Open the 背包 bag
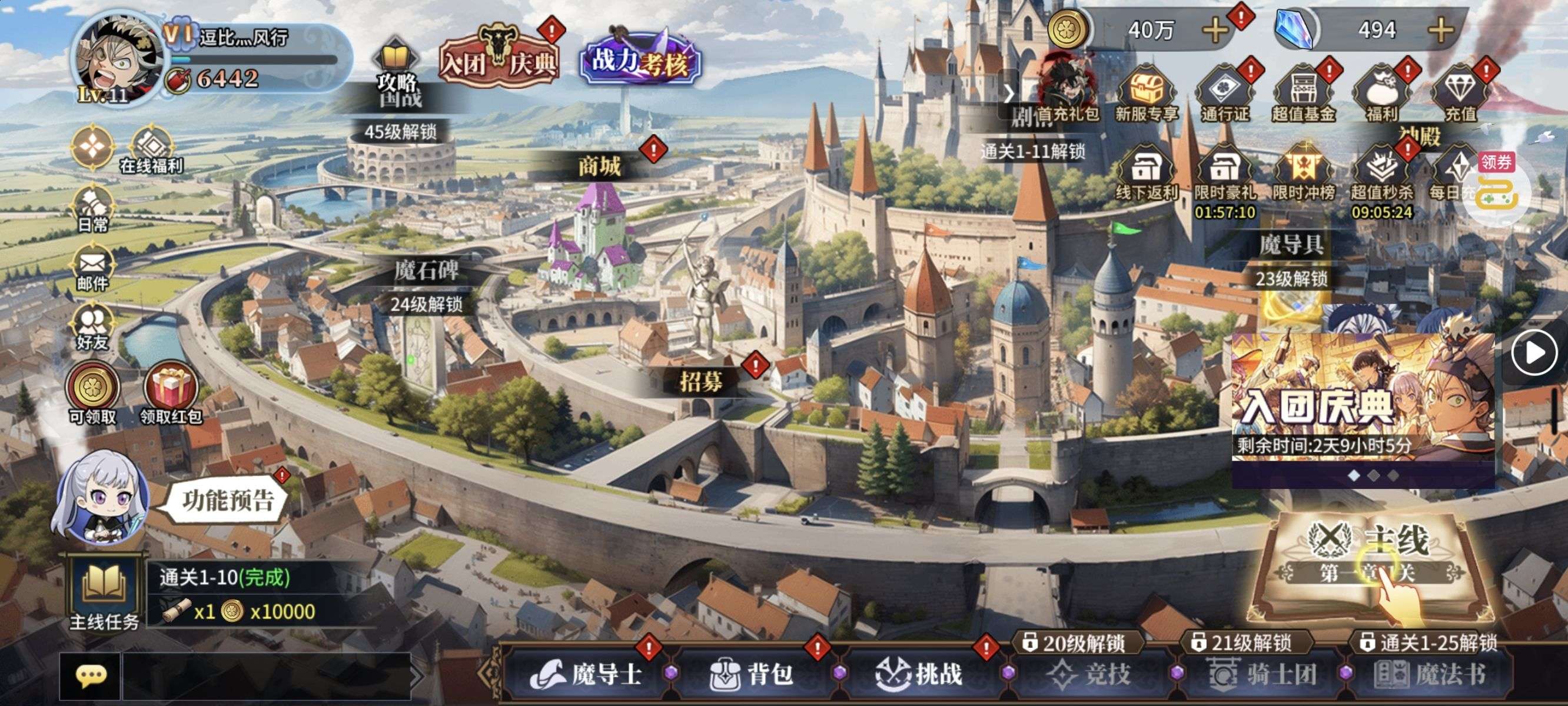 point(752,674)
